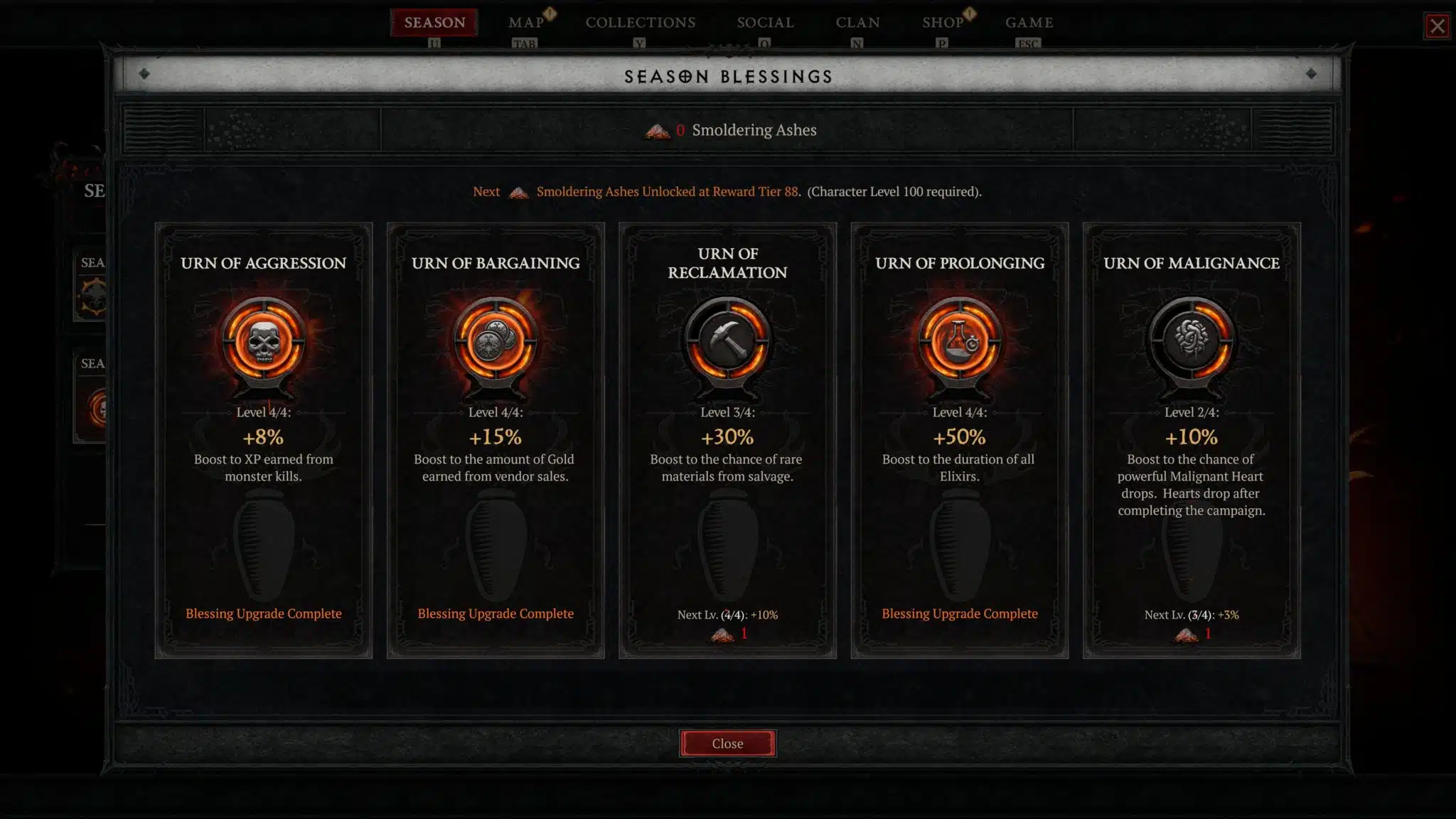Open the SOCIAL panel
Image resolution: width=1456 pixels, height=819 pixels.
(764, 22)
